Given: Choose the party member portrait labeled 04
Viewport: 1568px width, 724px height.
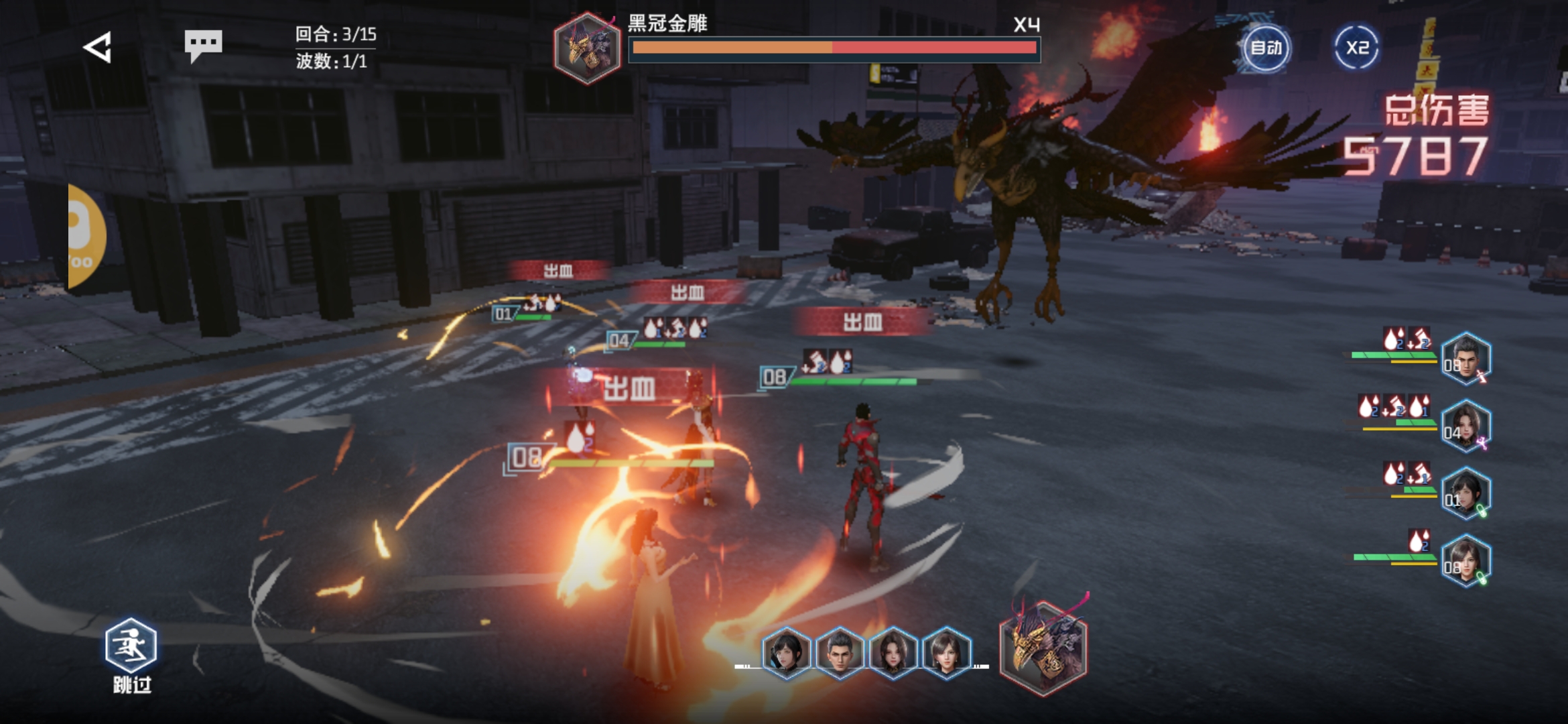Looking at the screenshot, I should pos(1466,426).
